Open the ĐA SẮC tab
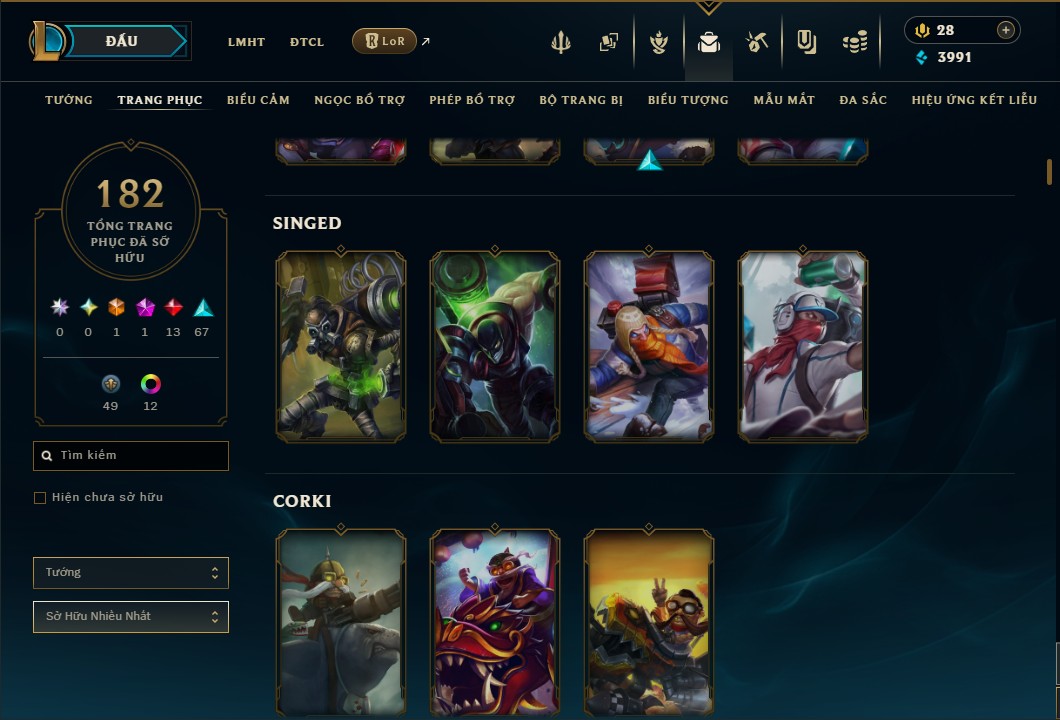 pos(863,100)
